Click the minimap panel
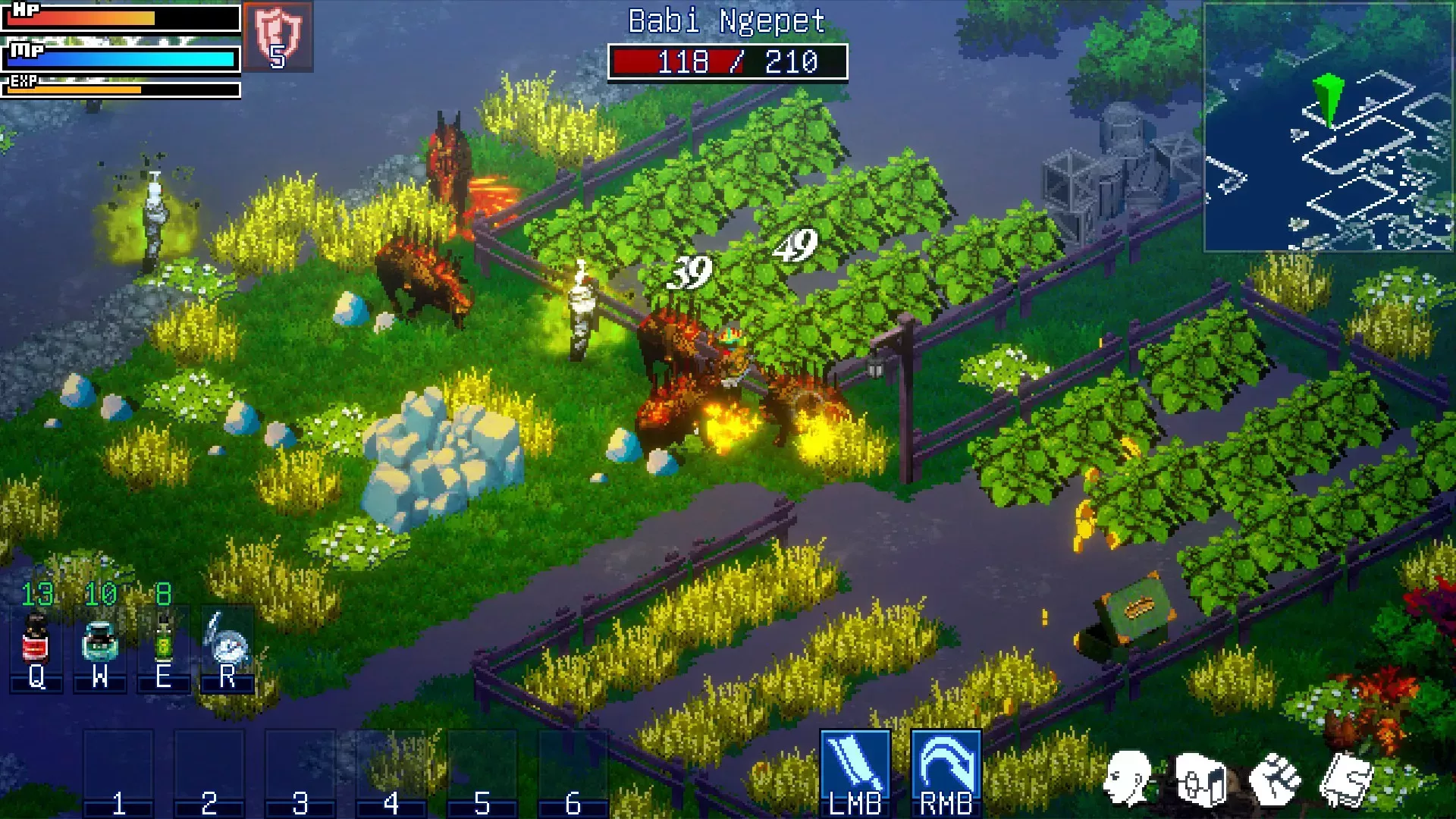Image resolution: width=1456 pixels, height=819 pixels. [x=1328, y=127]
